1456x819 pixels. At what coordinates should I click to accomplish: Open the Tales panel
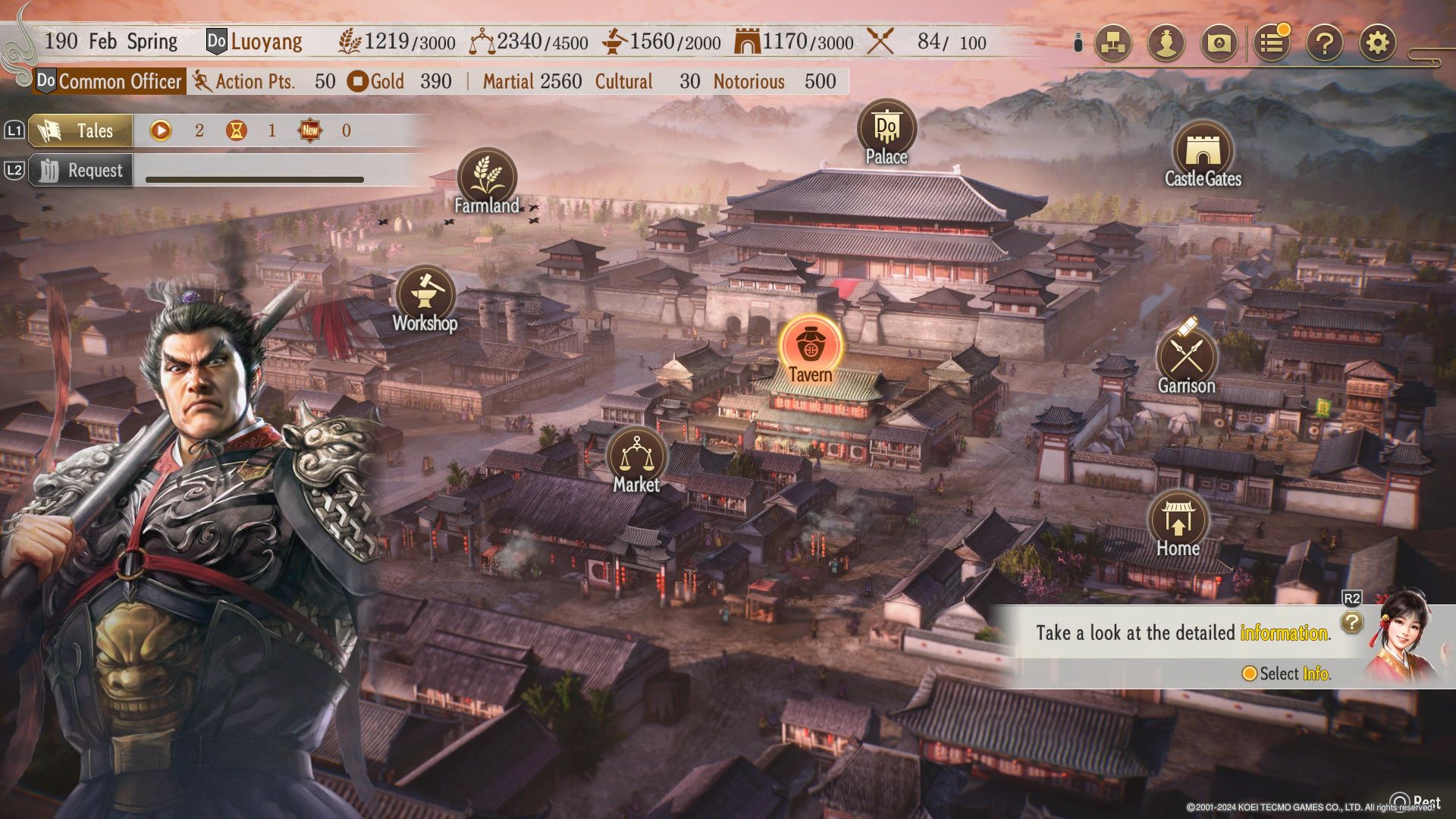click(80, 130)
